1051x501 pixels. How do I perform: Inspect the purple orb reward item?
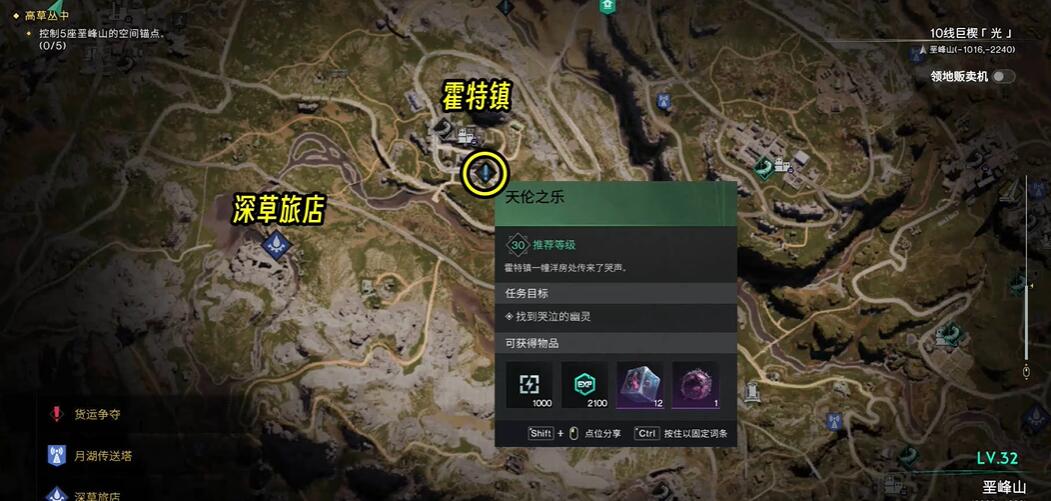[x=695, y=385]
